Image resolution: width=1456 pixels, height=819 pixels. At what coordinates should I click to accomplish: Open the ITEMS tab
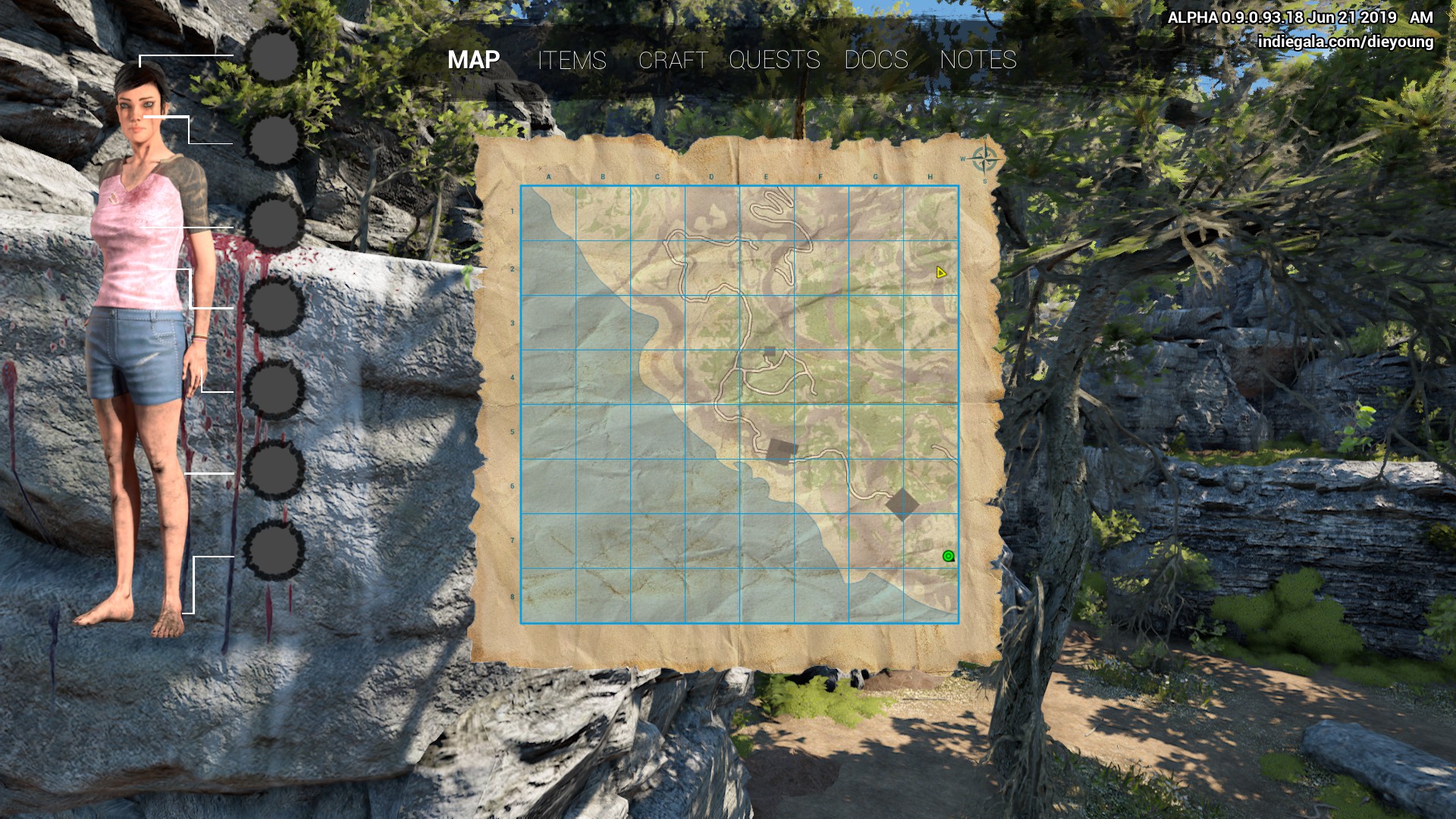point(572,60)
